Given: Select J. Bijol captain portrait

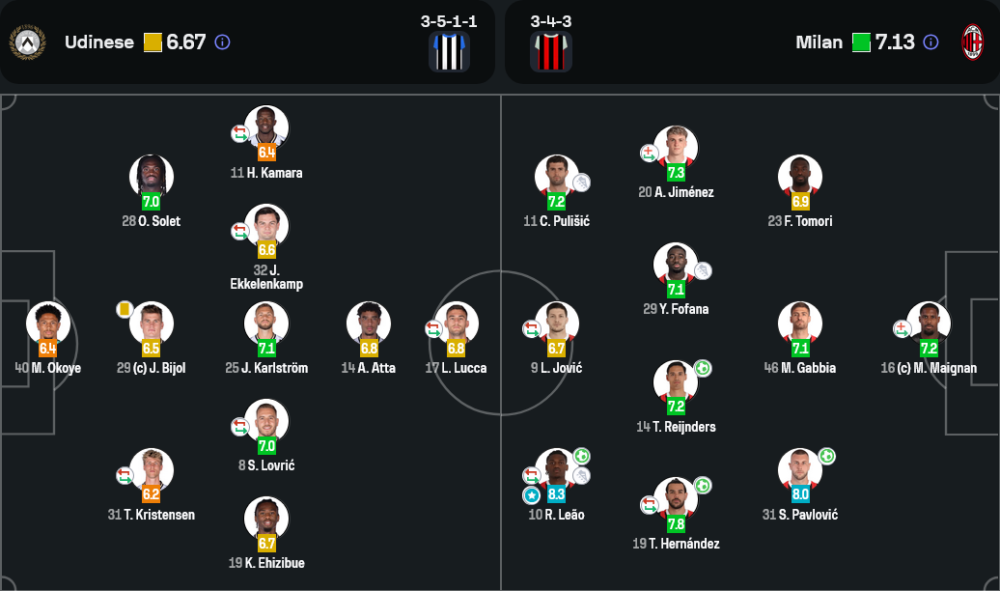Looking at the screenshot, I should click(x=151, y=322).
